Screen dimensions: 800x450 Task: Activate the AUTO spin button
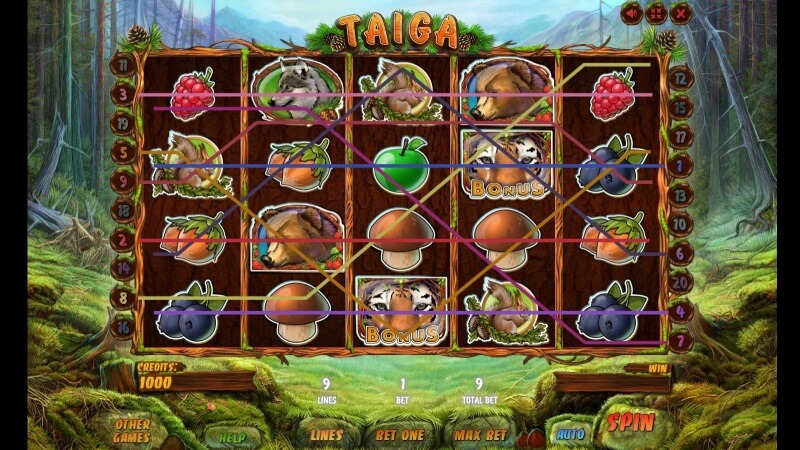tap(570, 433)
